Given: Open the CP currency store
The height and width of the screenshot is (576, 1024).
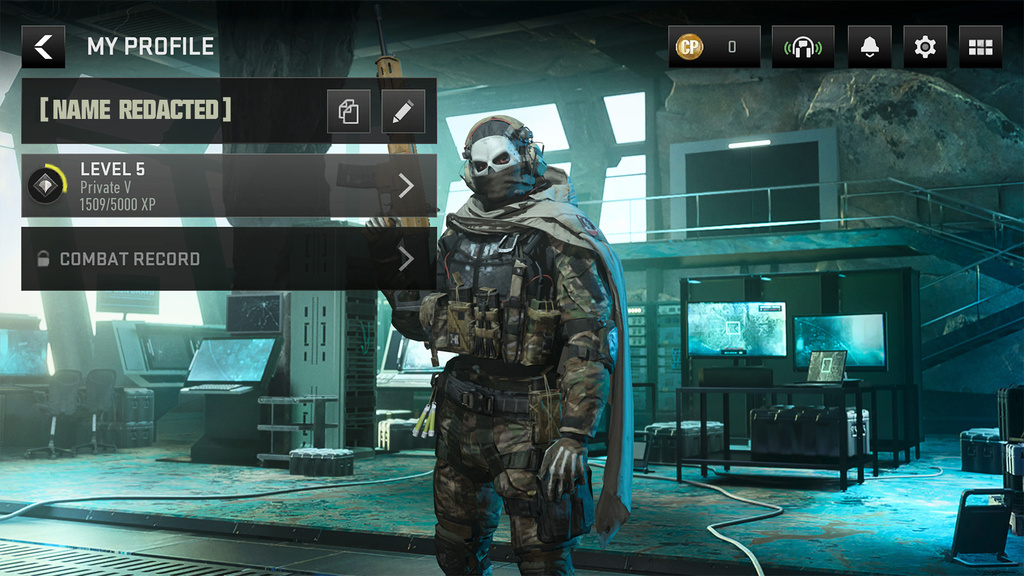Looking at the screenshot, I should (714, 47).
